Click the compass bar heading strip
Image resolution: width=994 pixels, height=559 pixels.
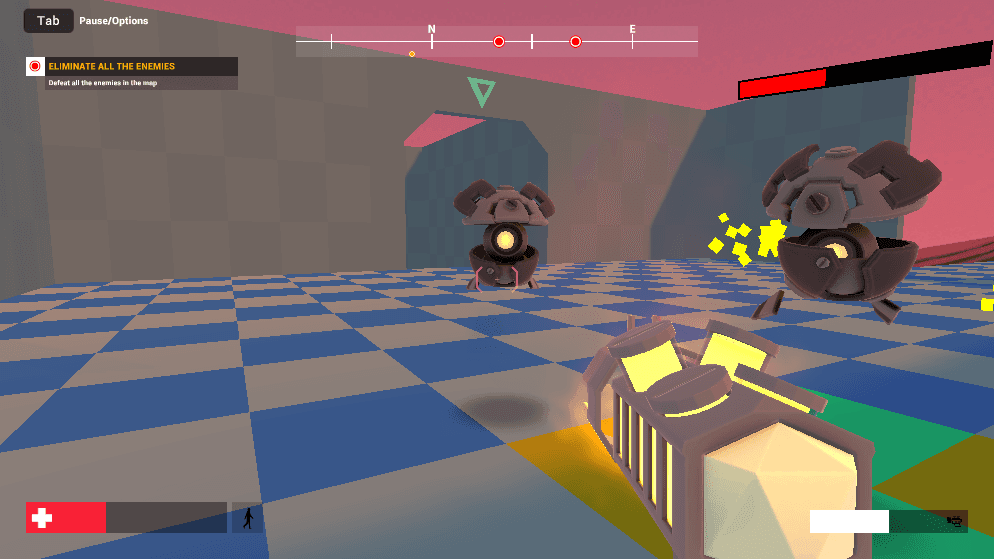[x=496, y=41]
